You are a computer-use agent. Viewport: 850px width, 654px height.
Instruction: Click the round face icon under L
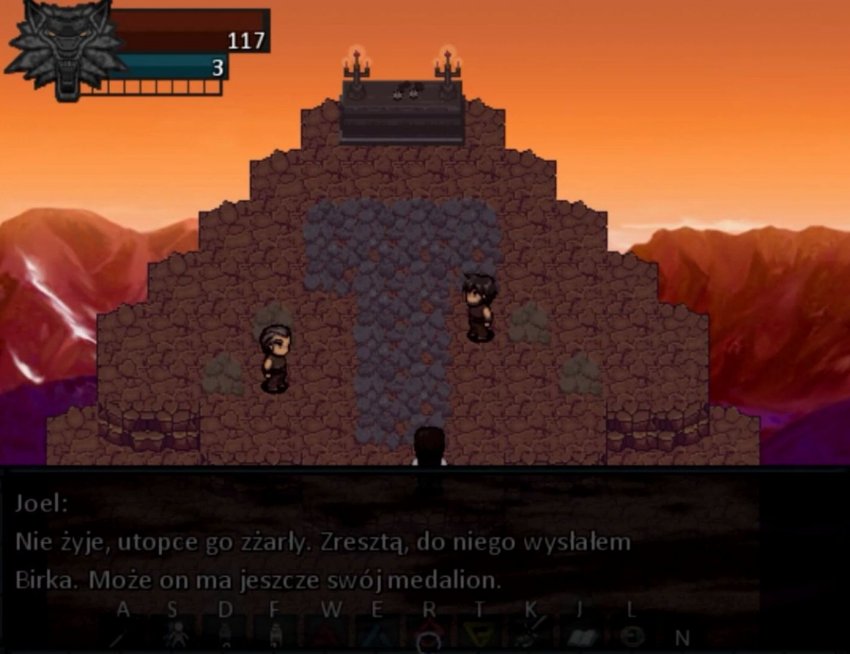631,637
